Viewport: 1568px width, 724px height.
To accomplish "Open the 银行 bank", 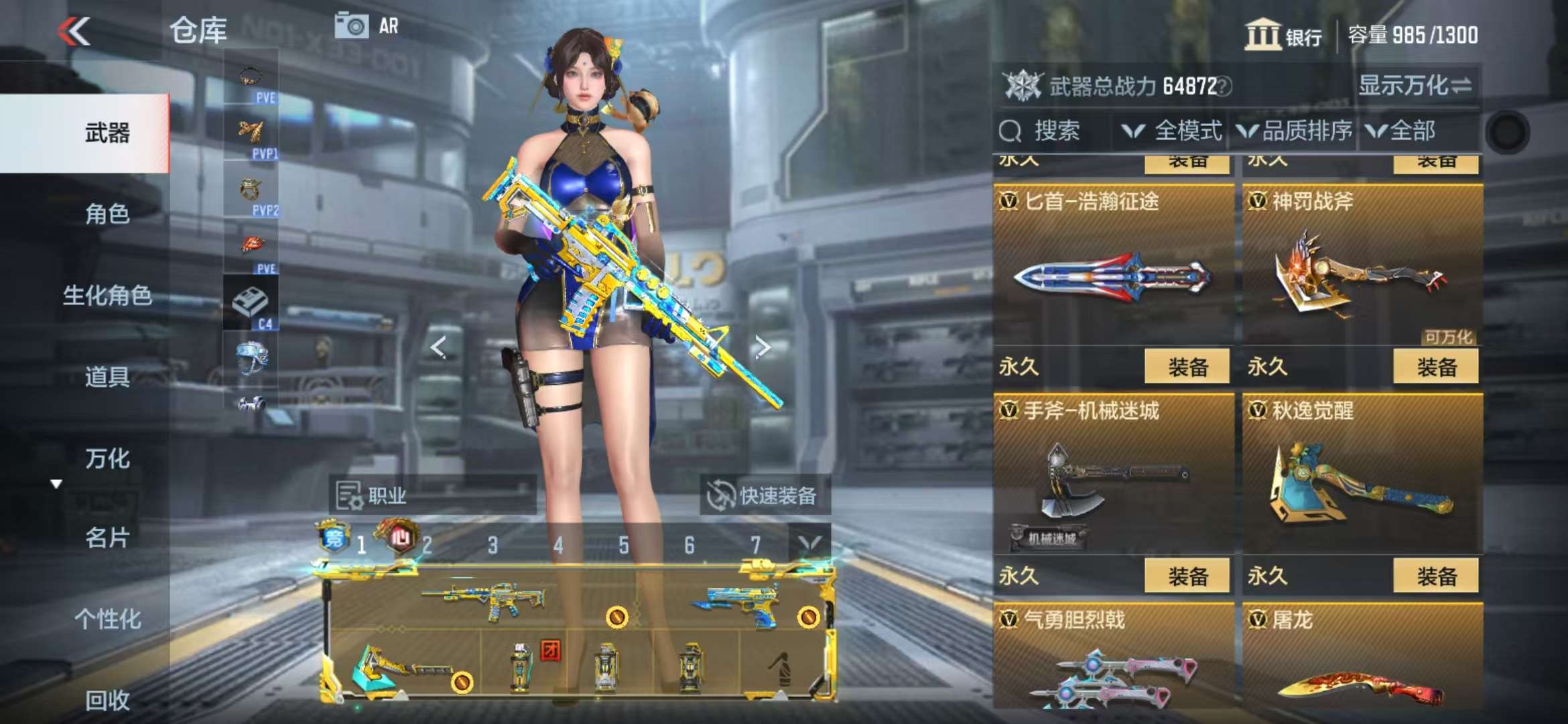I will click(1283, 35).
